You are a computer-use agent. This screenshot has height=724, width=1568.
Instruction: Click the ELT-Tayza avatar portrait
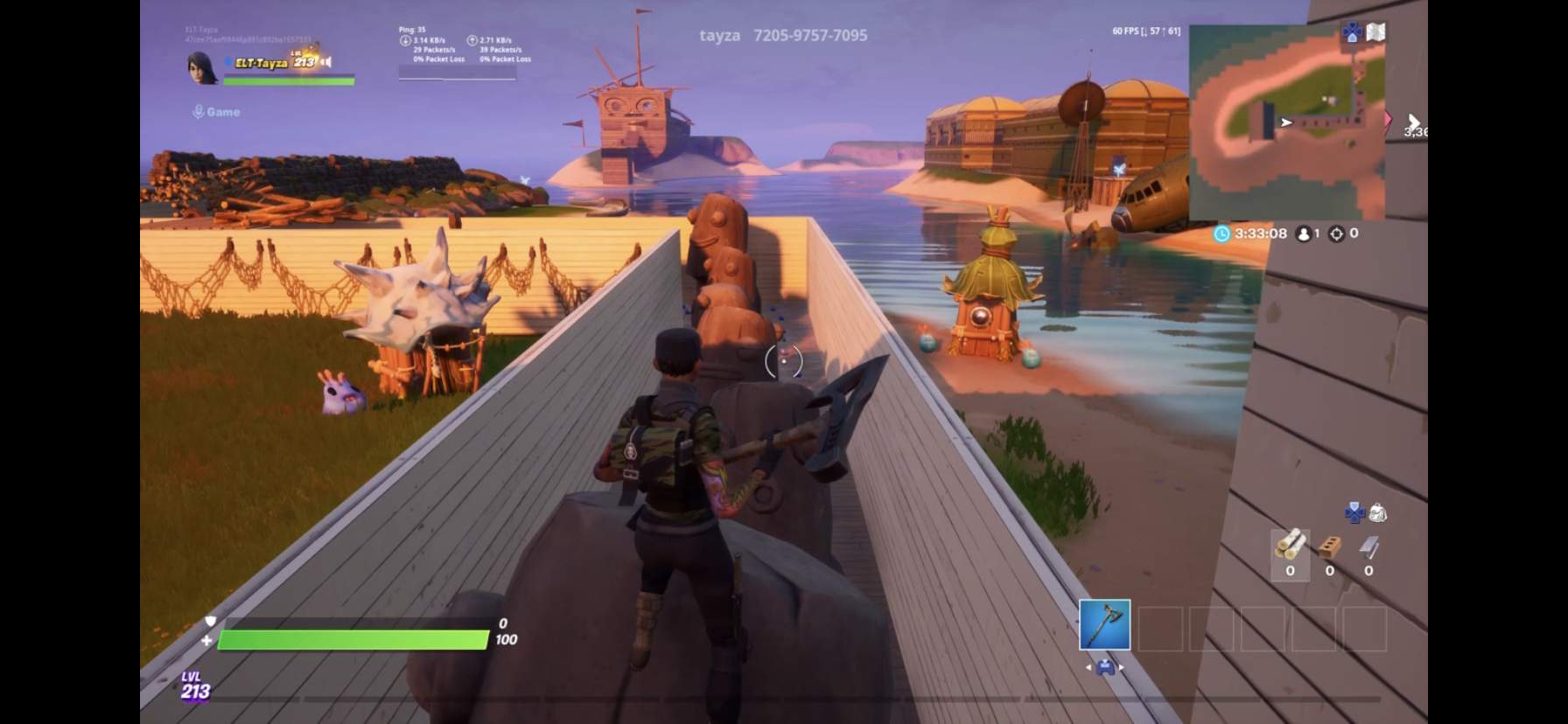coord(201,67)
